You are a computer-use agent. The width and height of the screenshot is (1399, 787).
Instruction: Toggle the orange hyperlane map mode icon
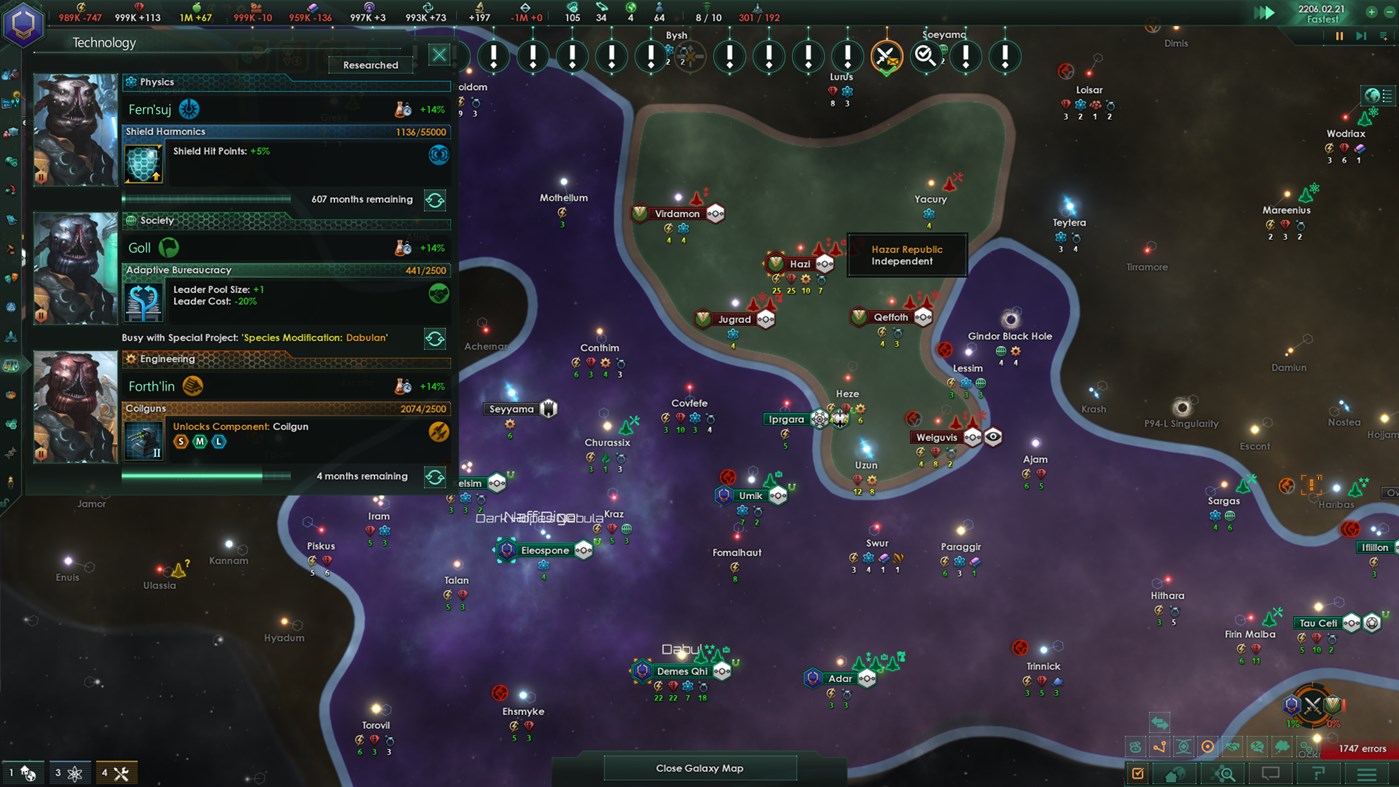[x=1159, y=746]
